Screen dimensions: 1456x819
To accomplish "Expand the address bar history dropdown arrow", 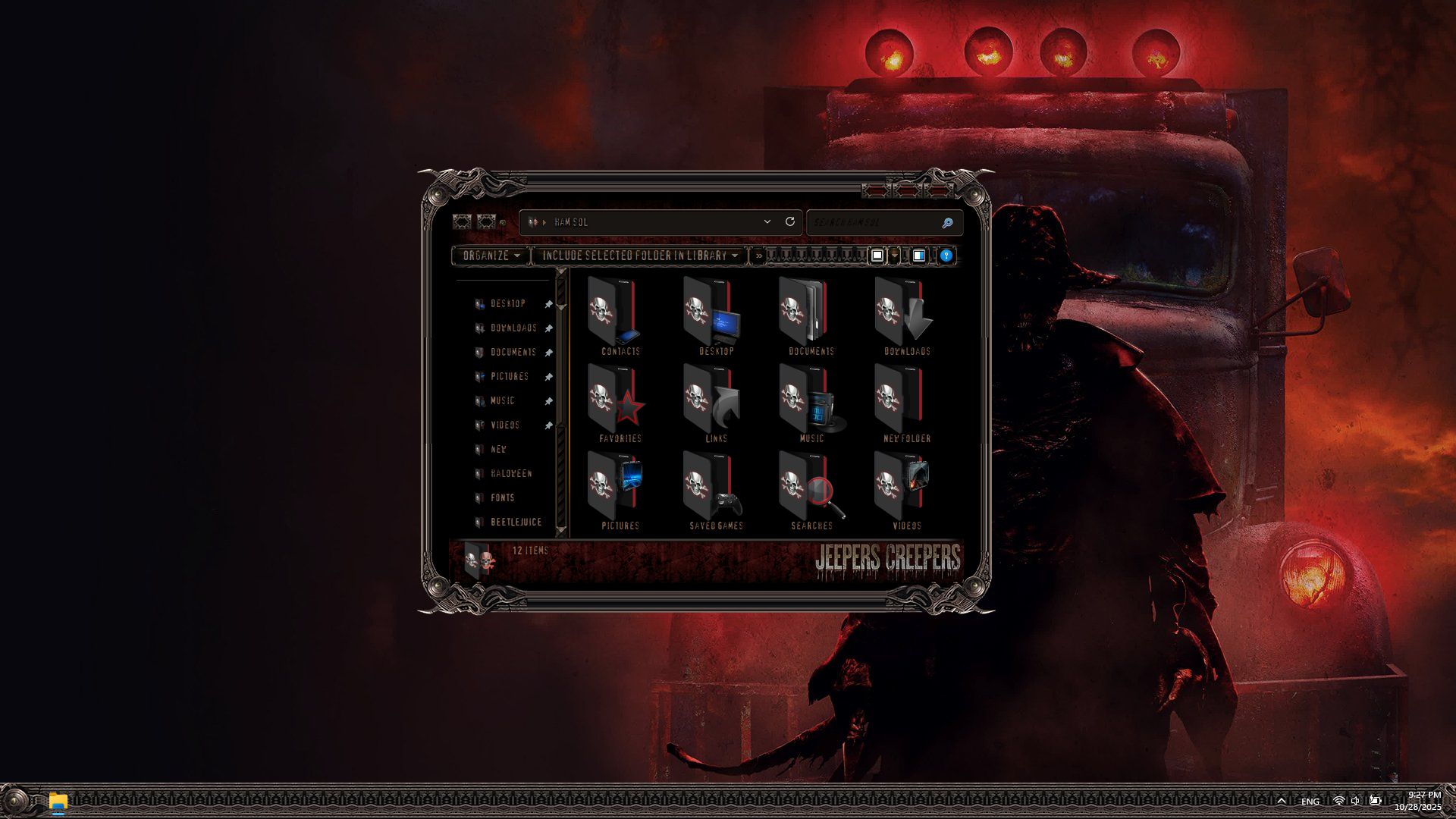I will [767, 222].
